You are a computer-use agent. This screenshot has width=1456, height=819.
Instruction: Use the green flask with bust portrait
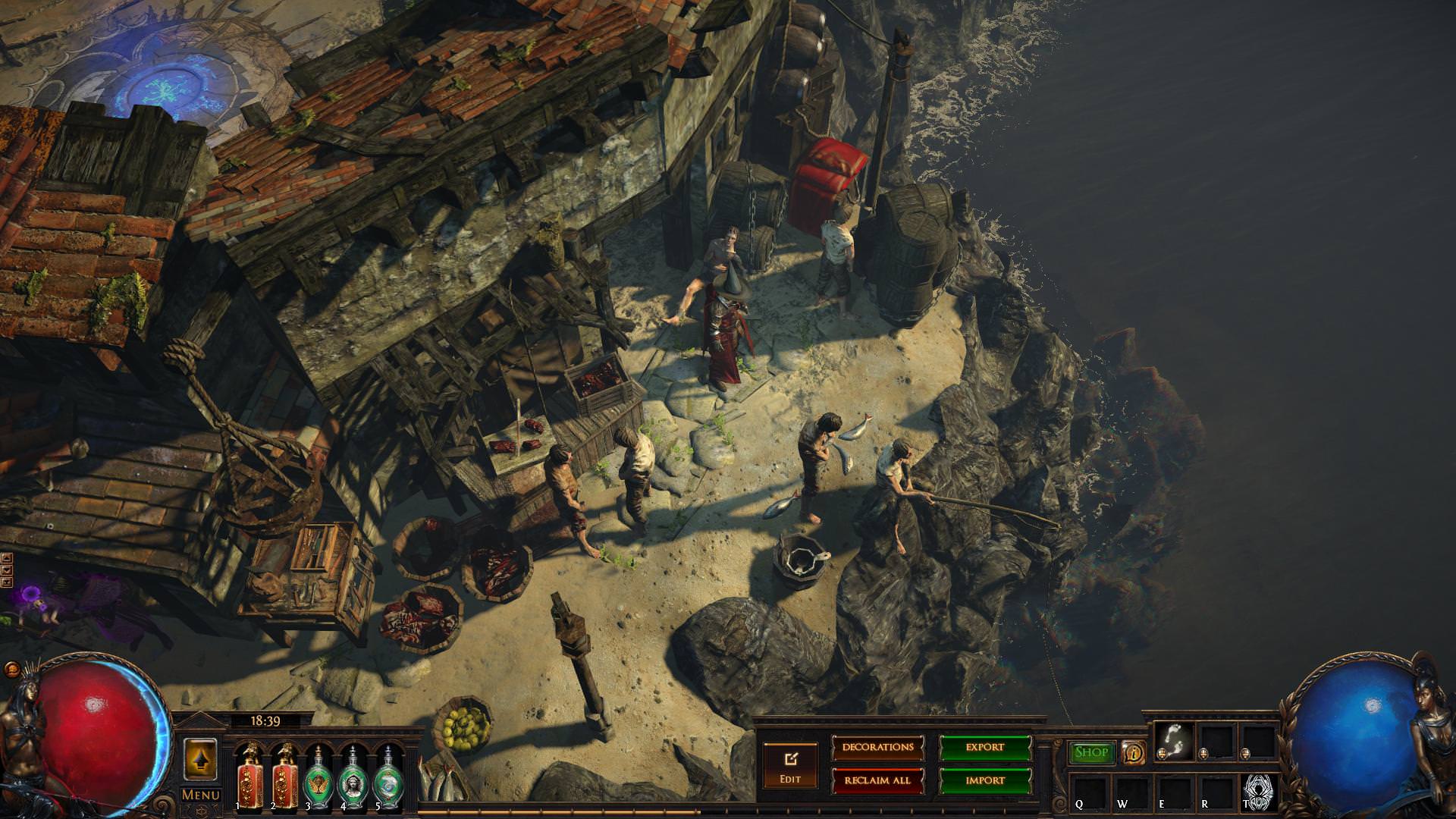[x=353, y=775]
